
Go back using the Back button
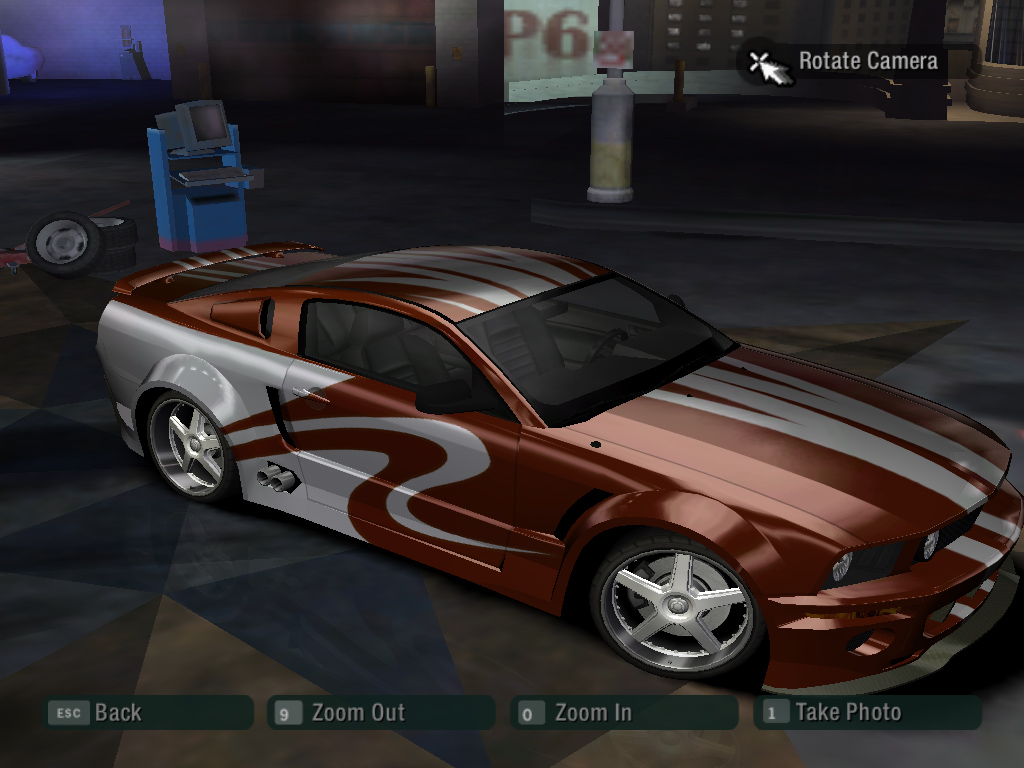tap(148, 713)
